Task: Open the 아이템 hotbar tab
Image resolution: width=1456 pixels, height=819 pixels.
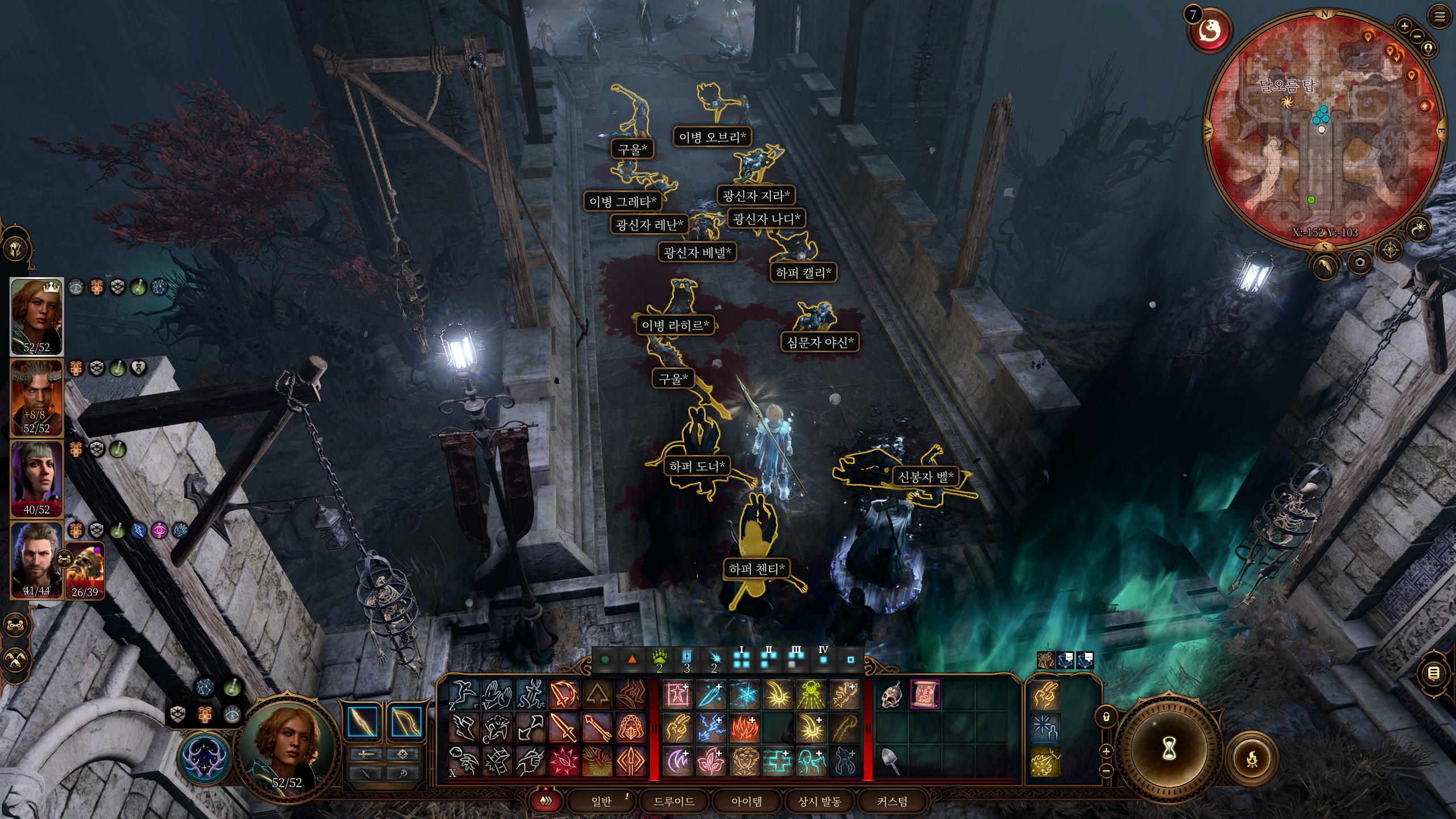Action: (x=747, y=801)
